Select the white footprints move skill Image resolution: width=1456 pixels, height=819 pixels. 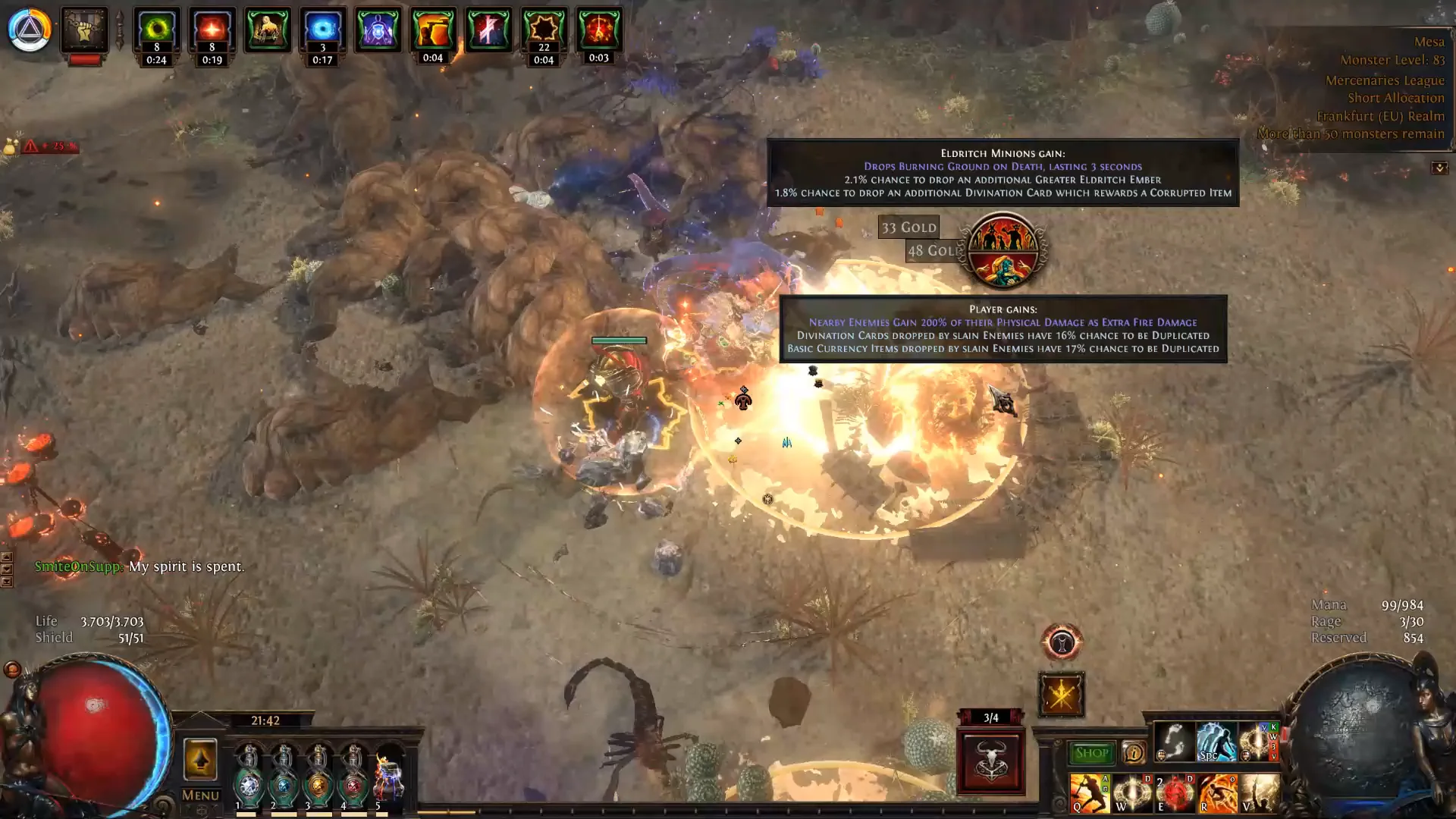(x=1173, y=742)
